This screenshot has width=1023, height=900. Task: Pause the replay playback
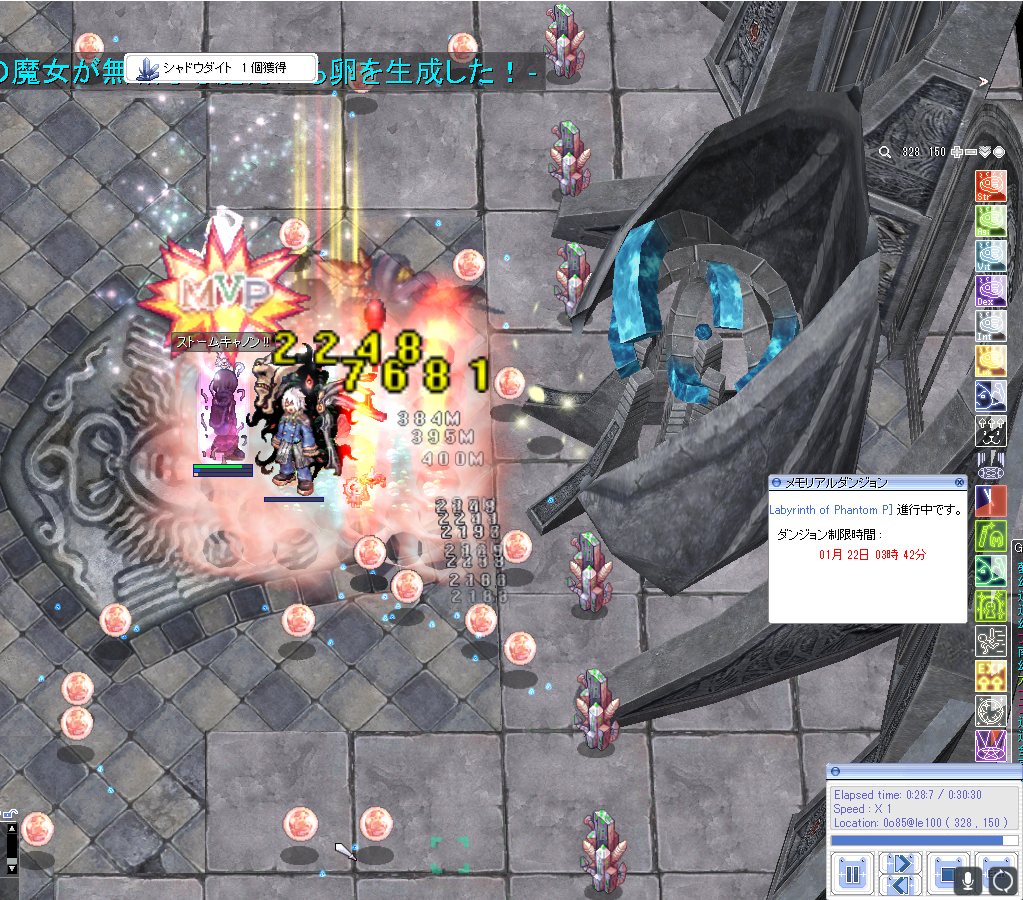coord(852,875)
